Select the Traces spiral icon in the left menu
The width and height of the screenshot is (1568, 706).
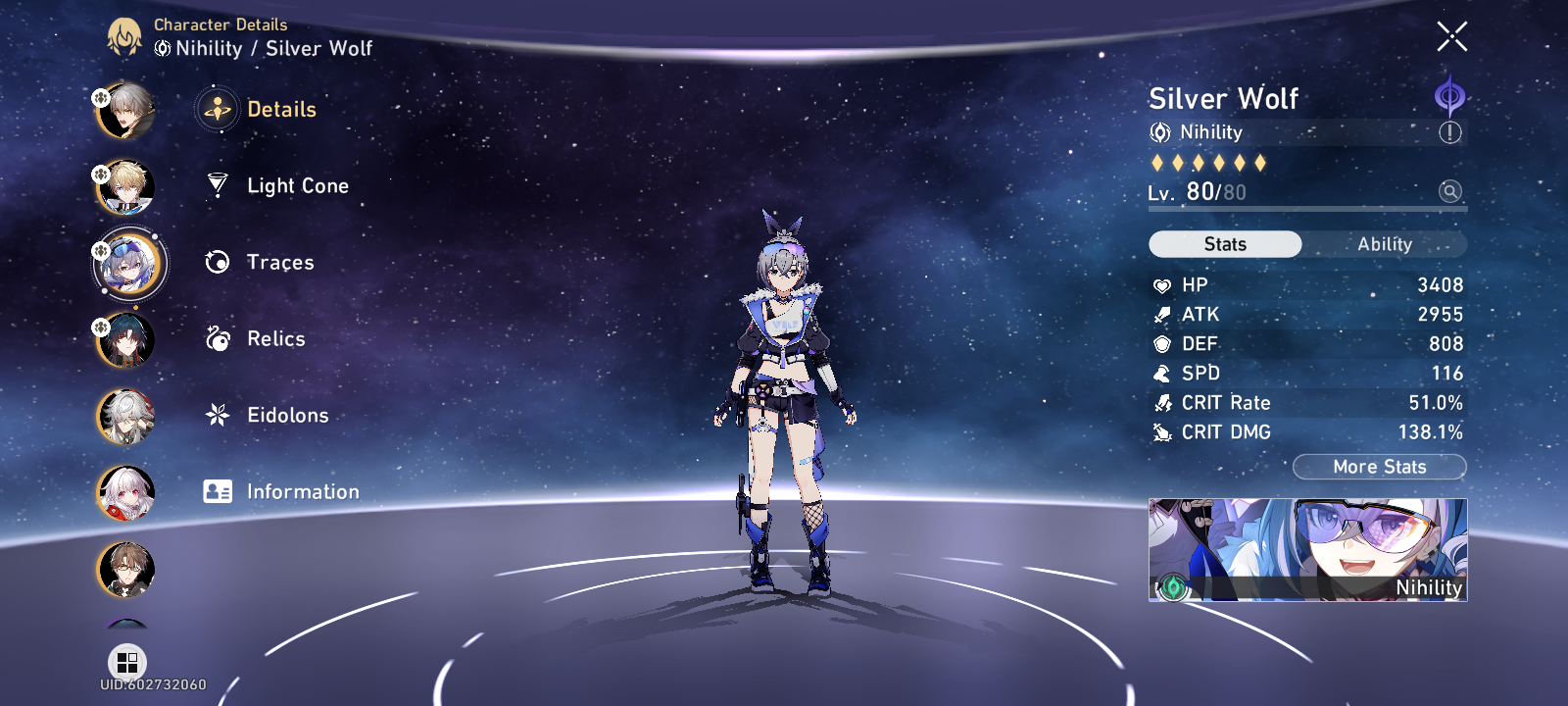click(x=217, y=261)
